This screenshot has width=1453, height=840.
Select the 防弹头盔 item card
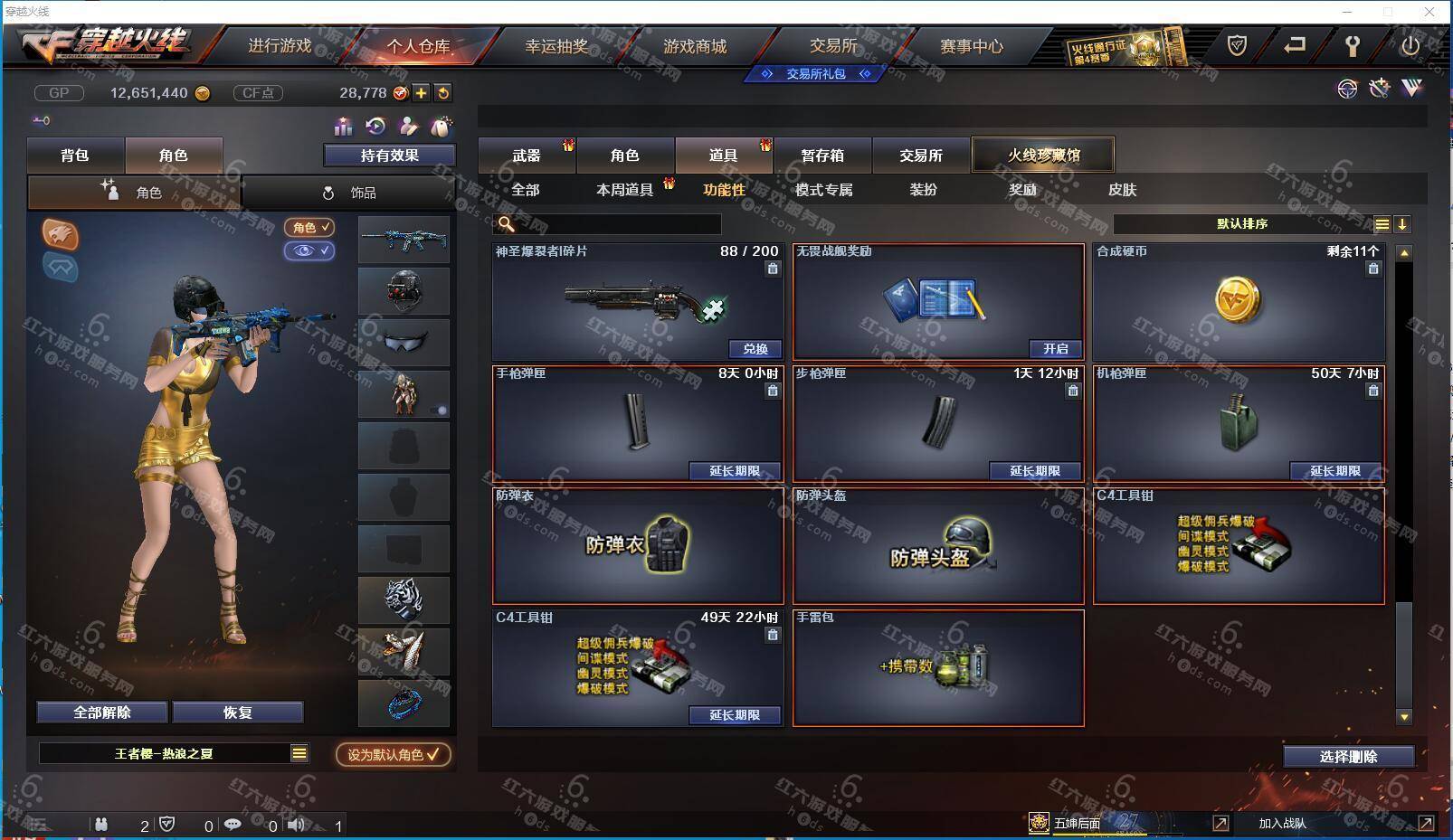point(938,547)
